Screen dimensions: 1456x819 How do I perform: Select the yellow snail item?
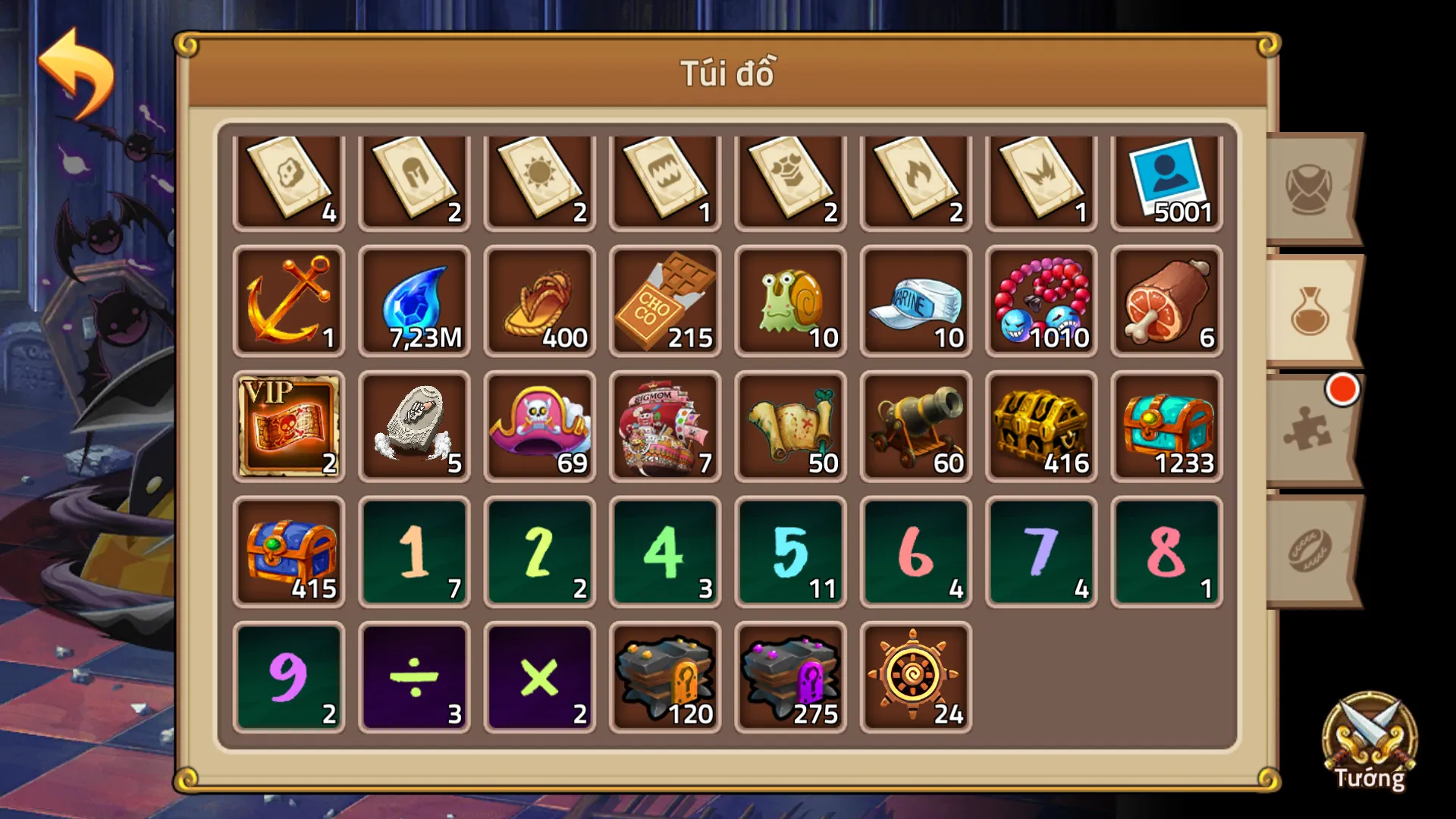click(790, 301)
